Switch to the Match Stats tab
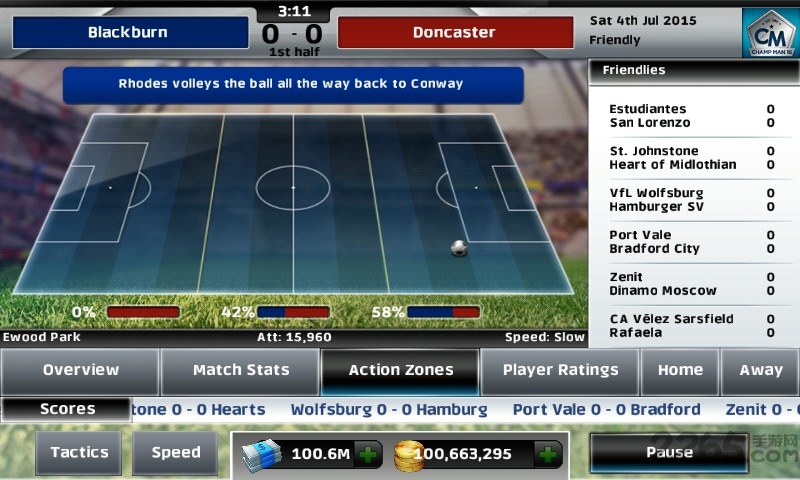Viewport: 800px width, 480px height. click(x=240, y=371)
